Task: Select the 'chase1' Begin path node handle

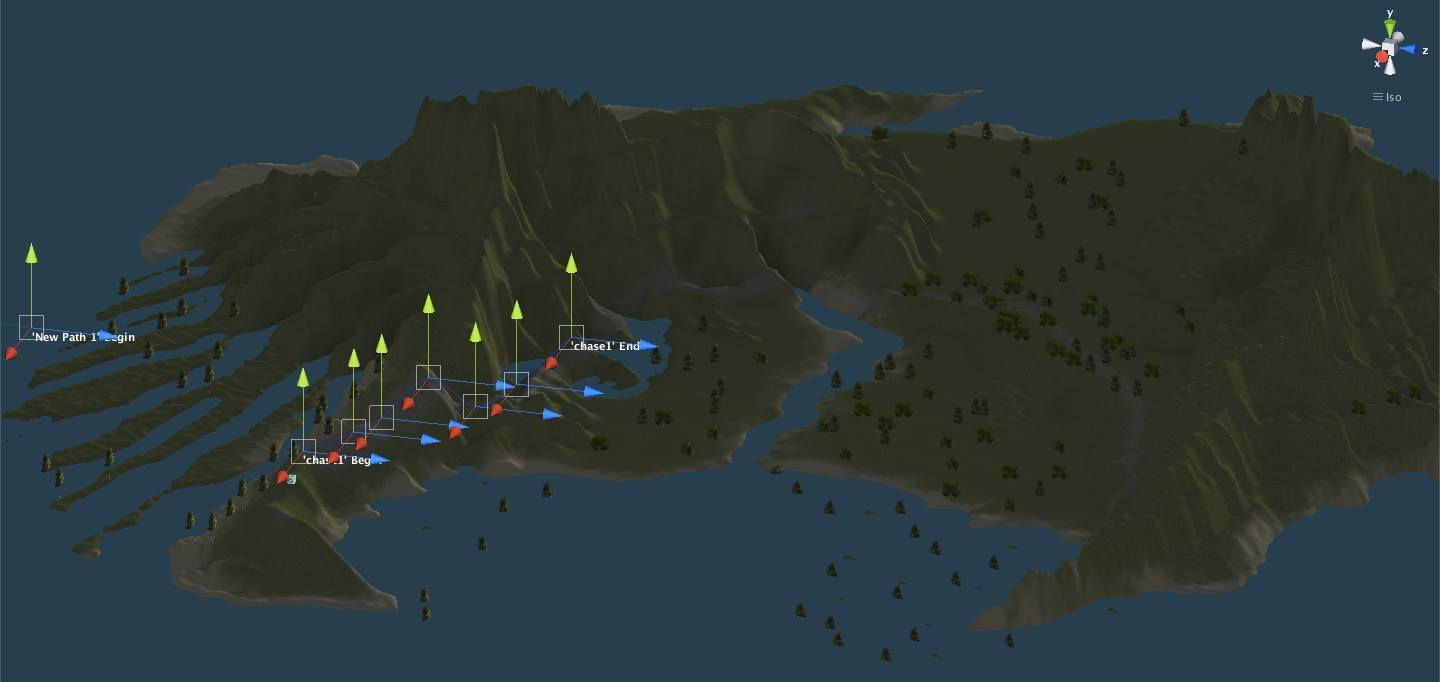Action: click(303, 451)
